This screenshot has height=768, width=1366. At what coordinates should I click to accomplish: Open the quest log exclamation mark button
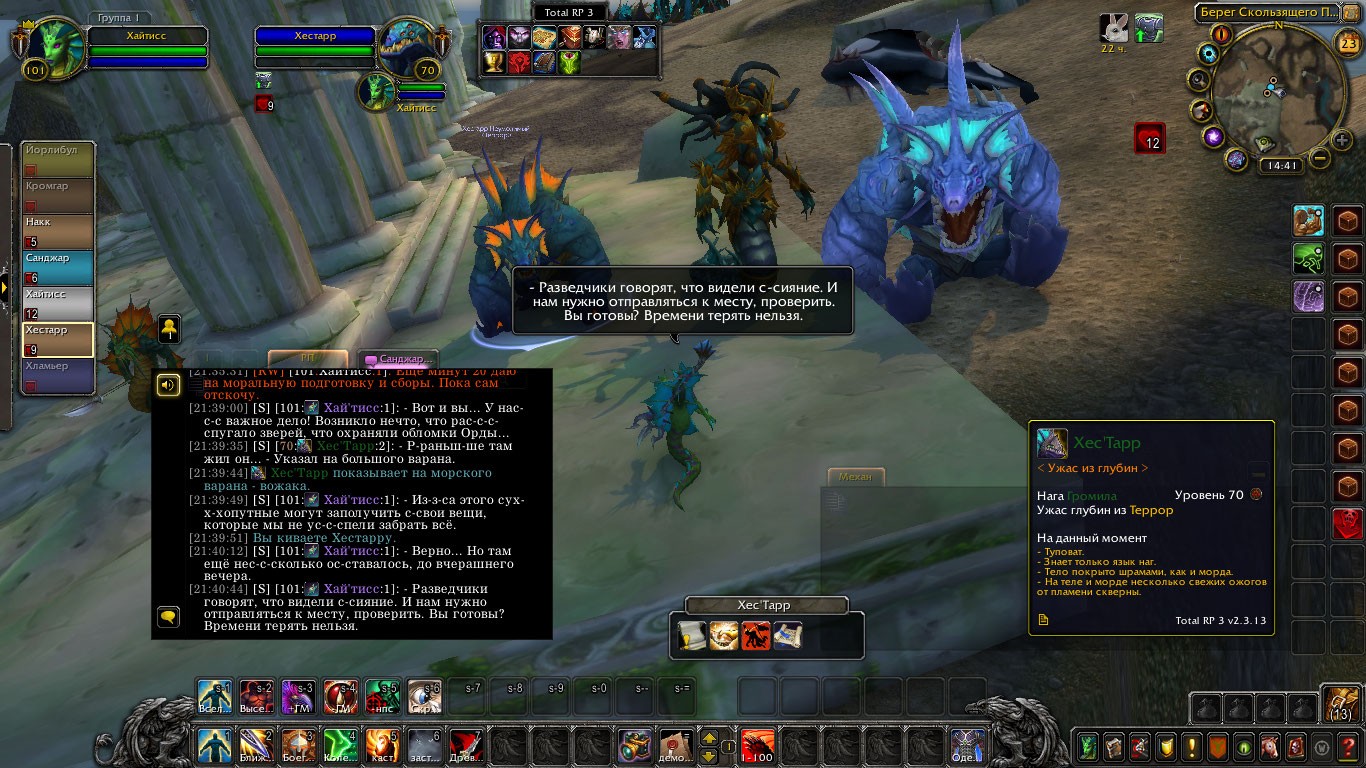tap(1191, 746)
